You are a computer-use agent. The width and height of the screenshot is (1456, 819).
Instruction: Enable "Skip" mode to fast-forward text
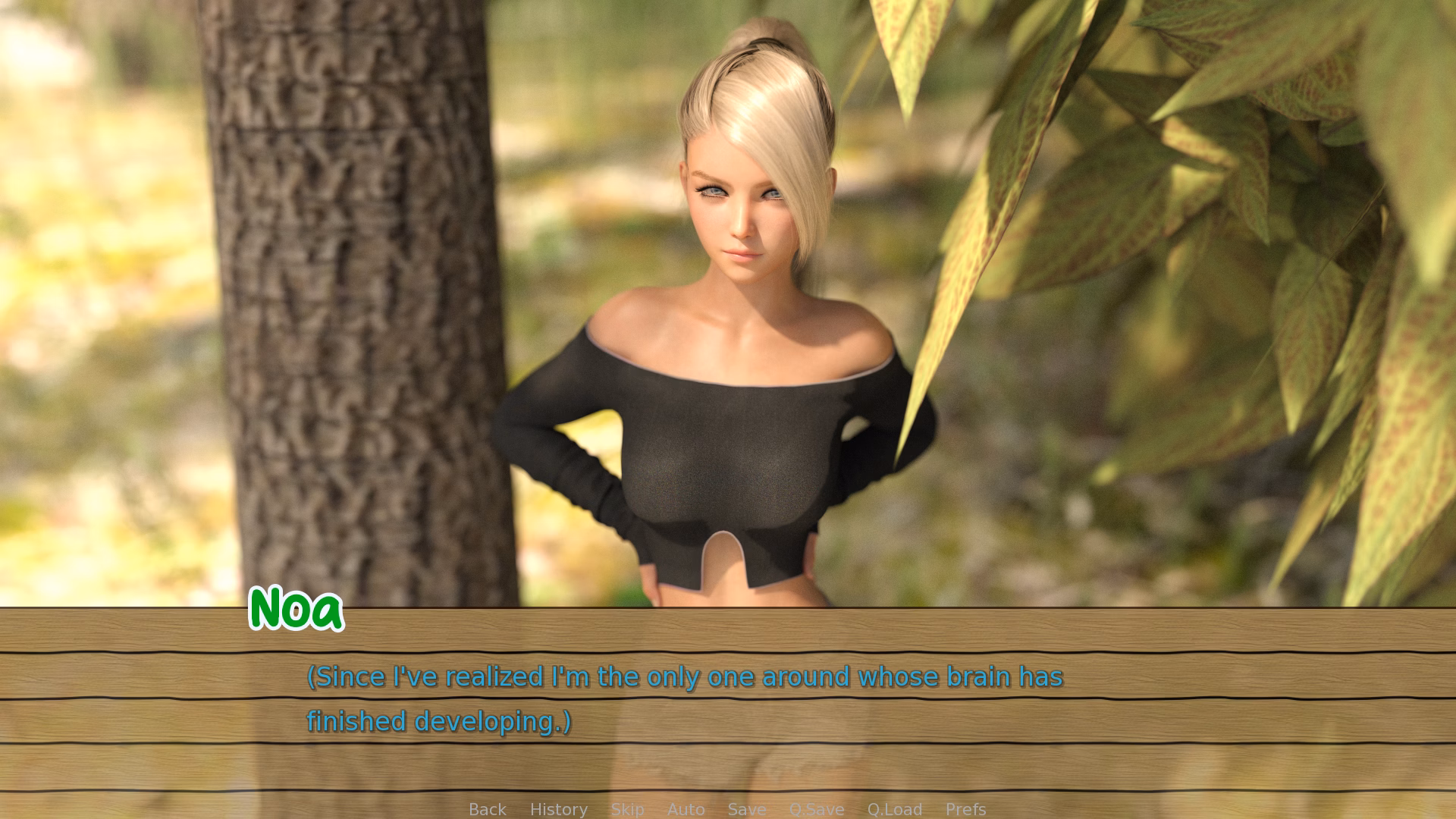click(627, 809)
